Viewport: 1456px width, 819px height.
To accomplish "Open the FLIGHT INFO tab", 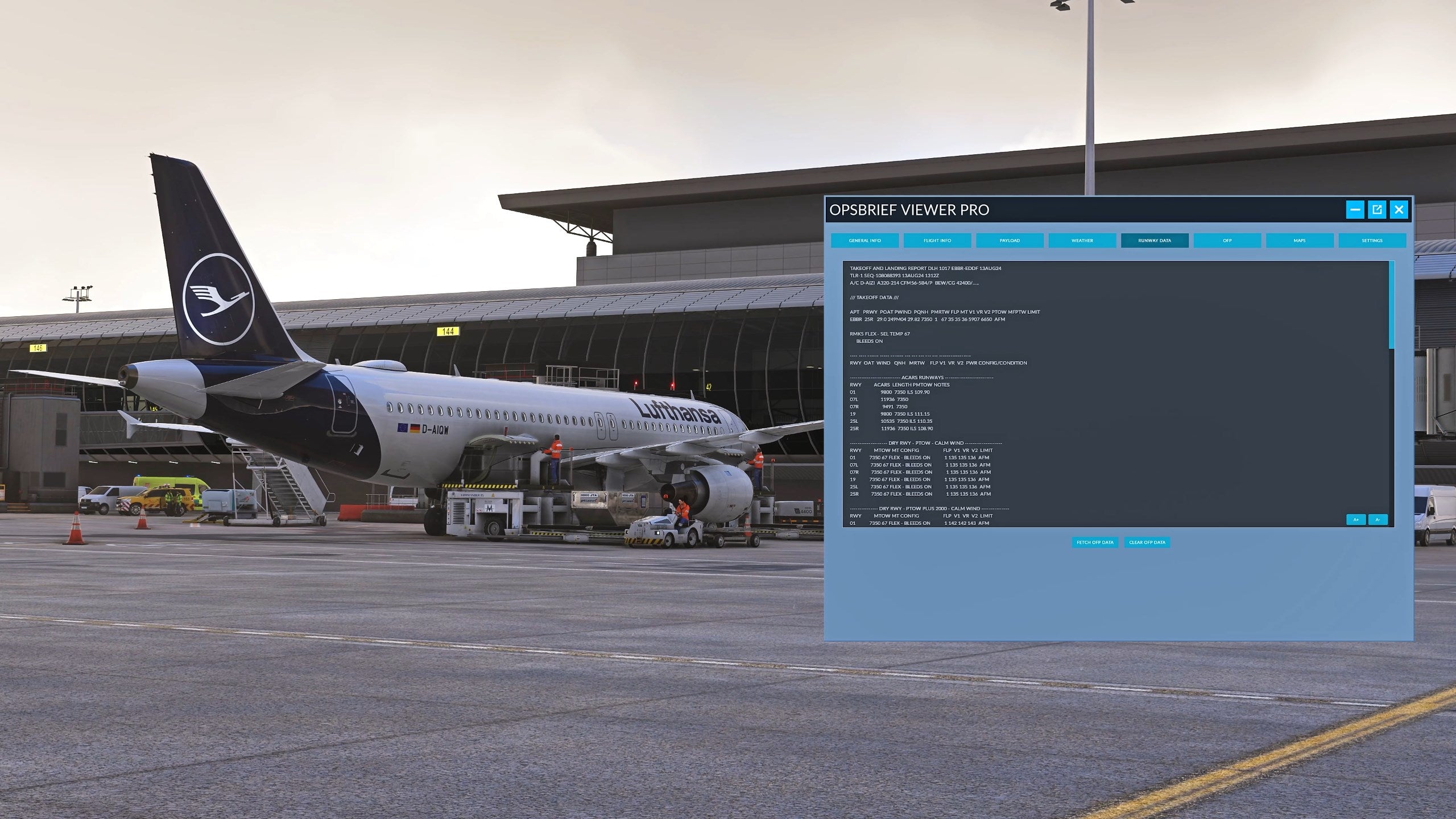I will pyautogui.click(x=937, y=241).
